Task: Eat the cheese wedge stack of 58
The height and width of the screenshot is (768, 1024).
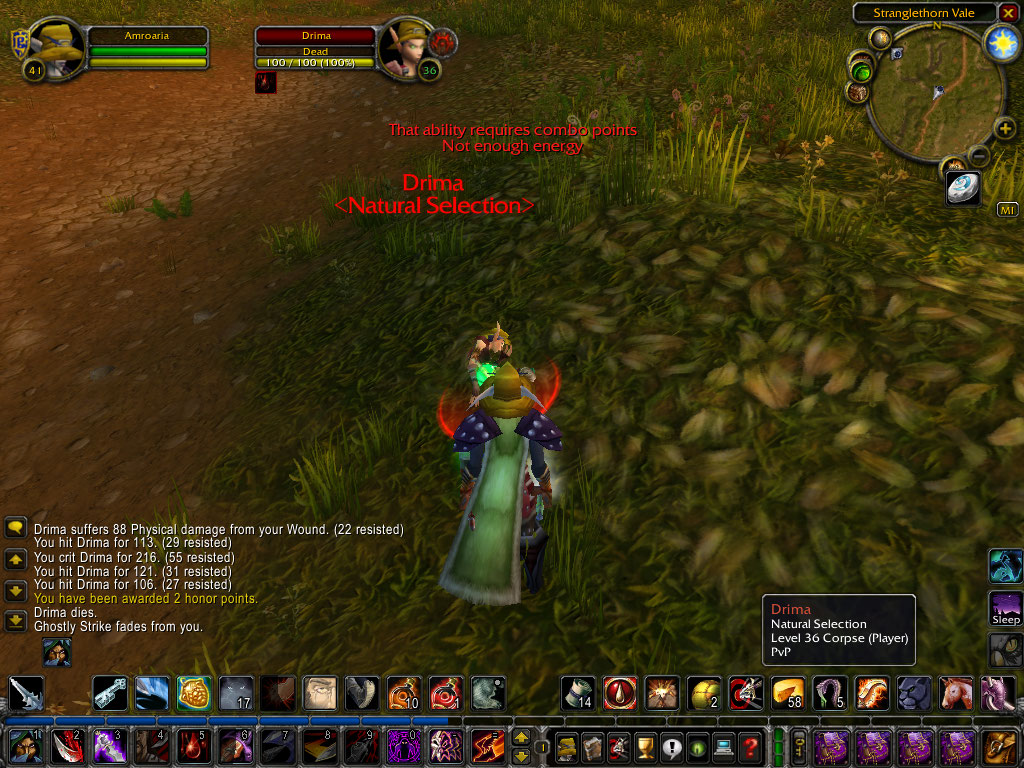Action: [788, 693]
